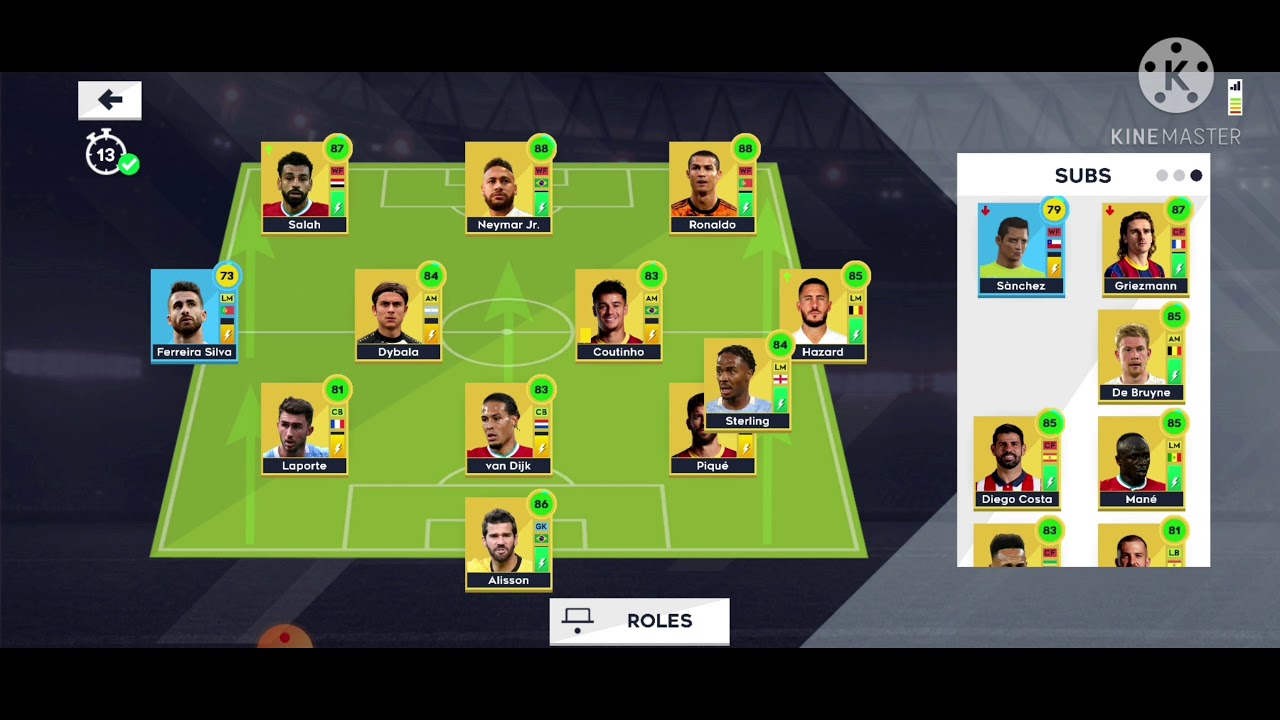Pick Laporte's defender card
The width and height of the screenshot is (1280, 720).
(x=304, y=428)
